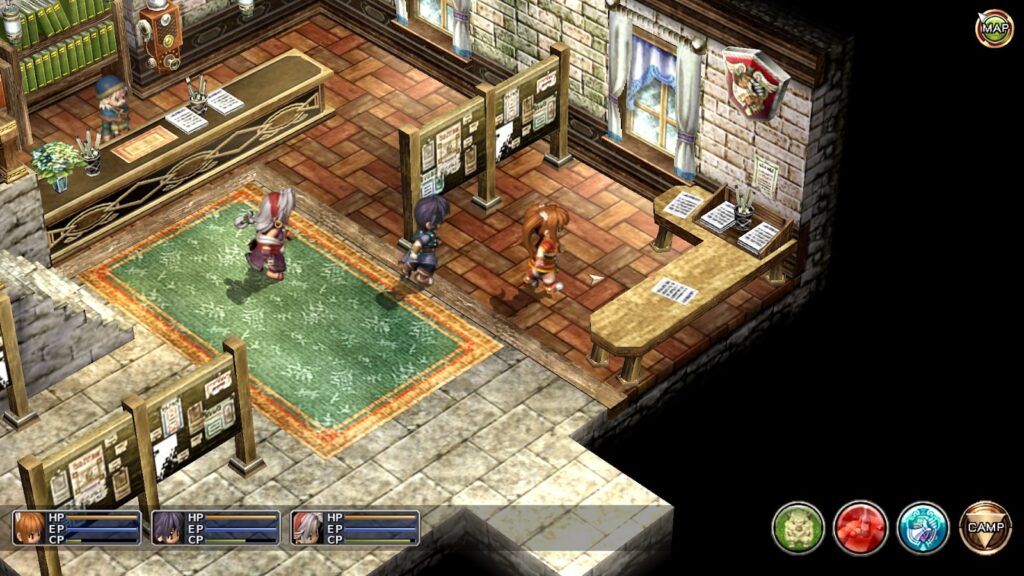Click the silver-haired character's party portrait
Screen dimensions: 1024x576
point(307,527)
